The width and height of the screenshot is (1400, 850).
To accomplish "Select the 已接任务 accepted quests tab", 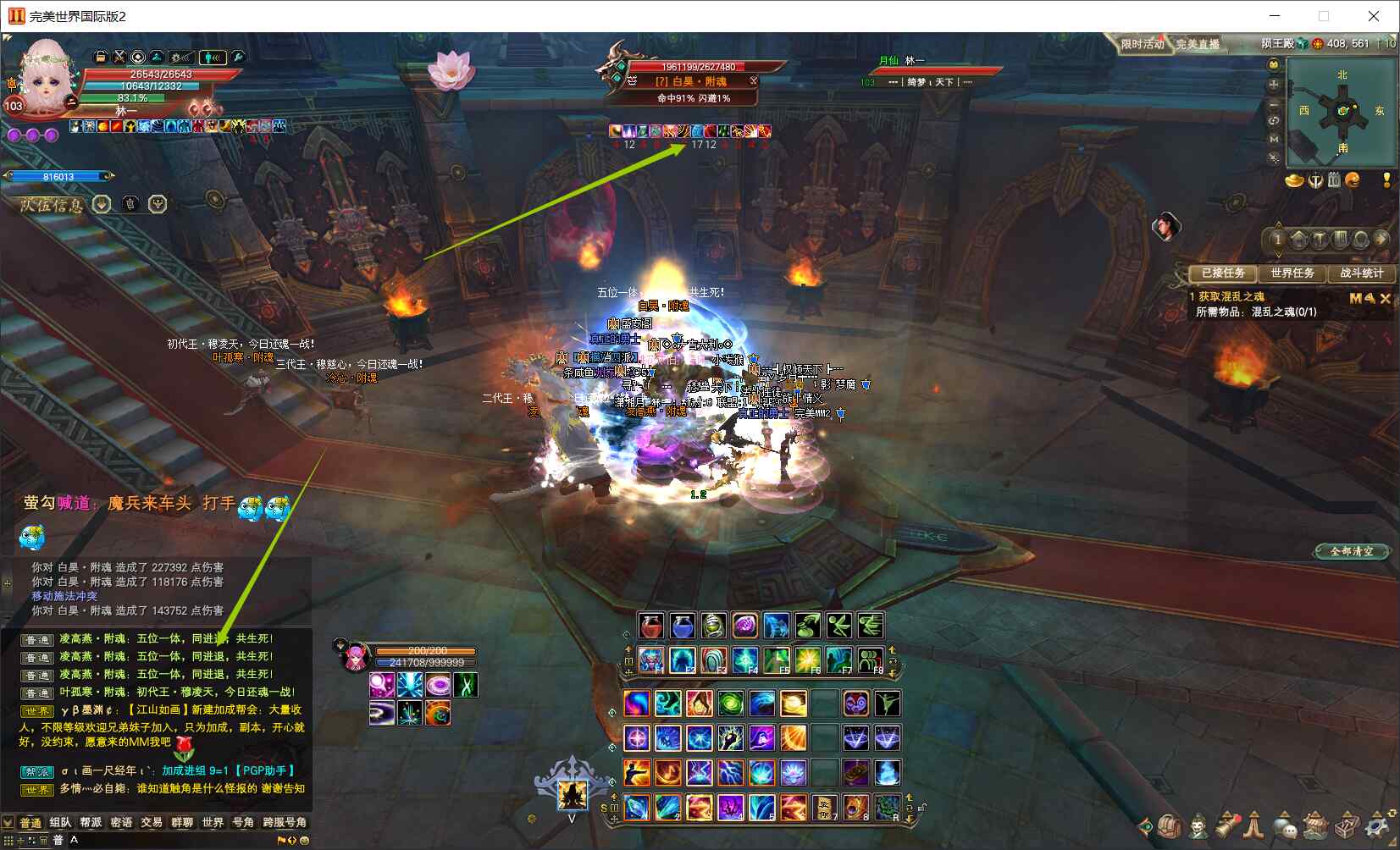I will pyautogui.click(x=1223, y=273).
